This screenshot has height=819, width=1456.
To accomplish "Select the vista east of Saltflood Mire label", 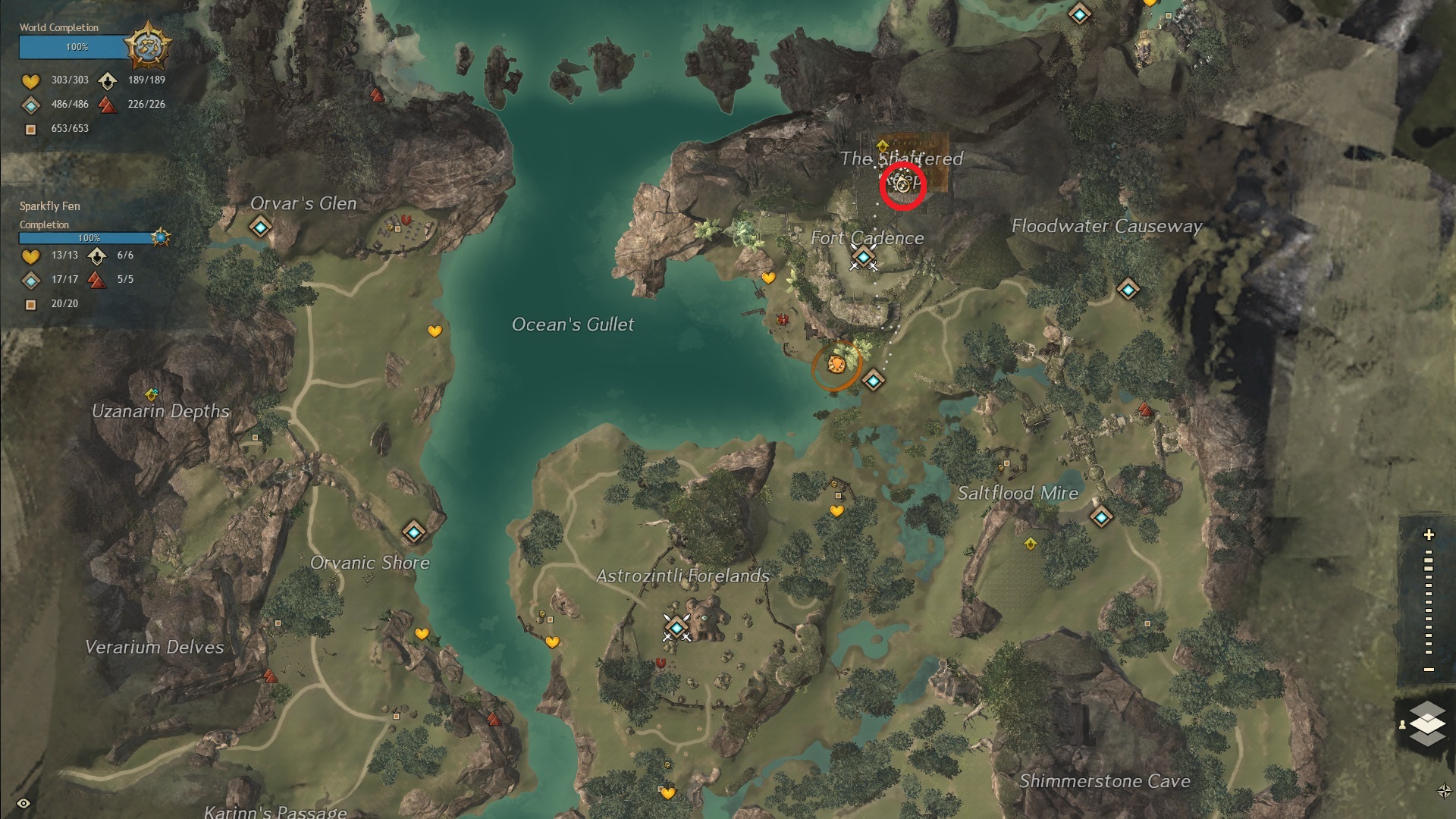I will pyautogui.click(x=1145, y=410).
